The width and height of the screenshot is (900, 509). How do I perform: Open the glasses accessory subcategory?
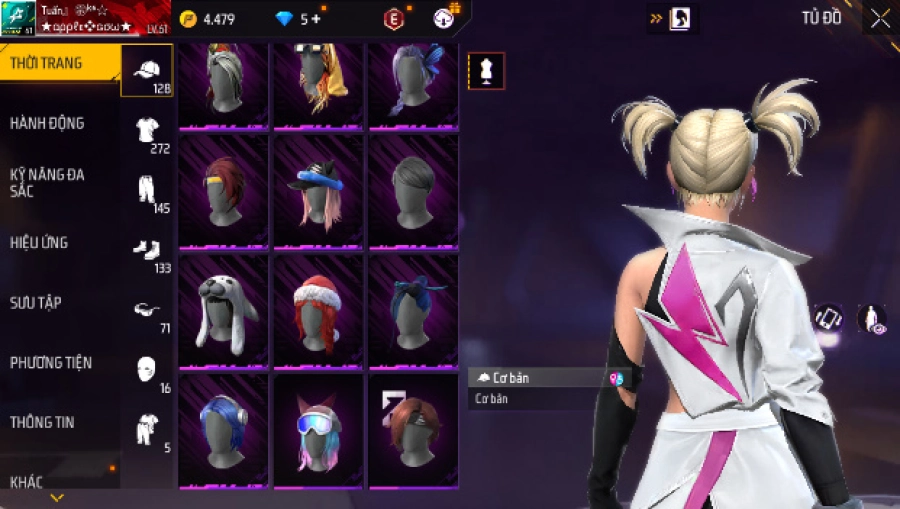point(147,310)
